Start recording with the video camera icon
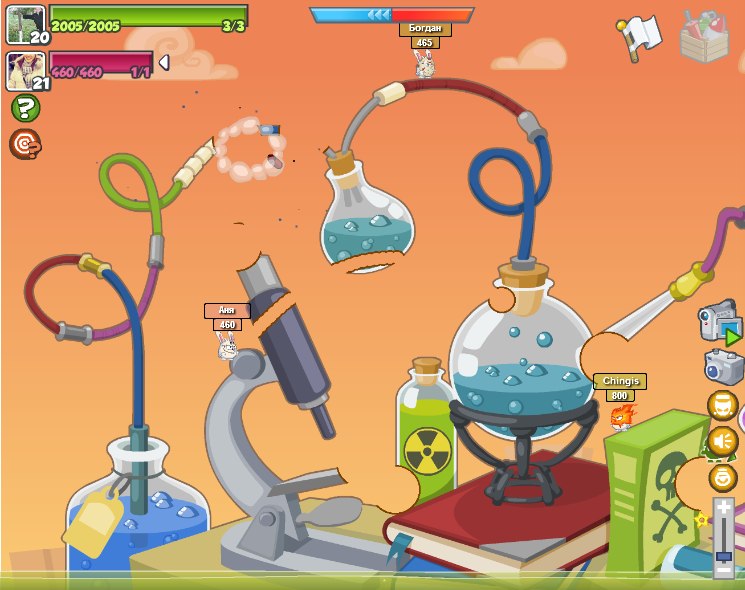The width and height of the screenshot is (745, 590). tap(718, 323)
